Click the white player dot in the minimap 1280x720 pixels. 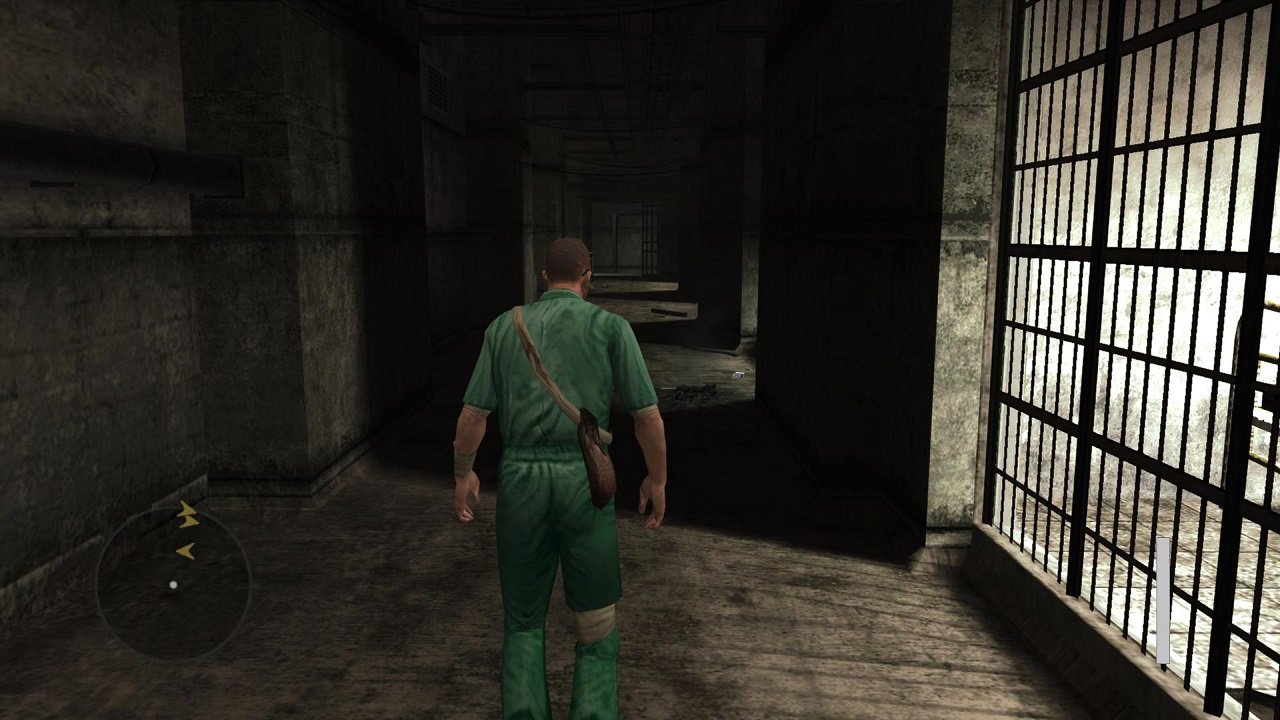coord(173,584)
